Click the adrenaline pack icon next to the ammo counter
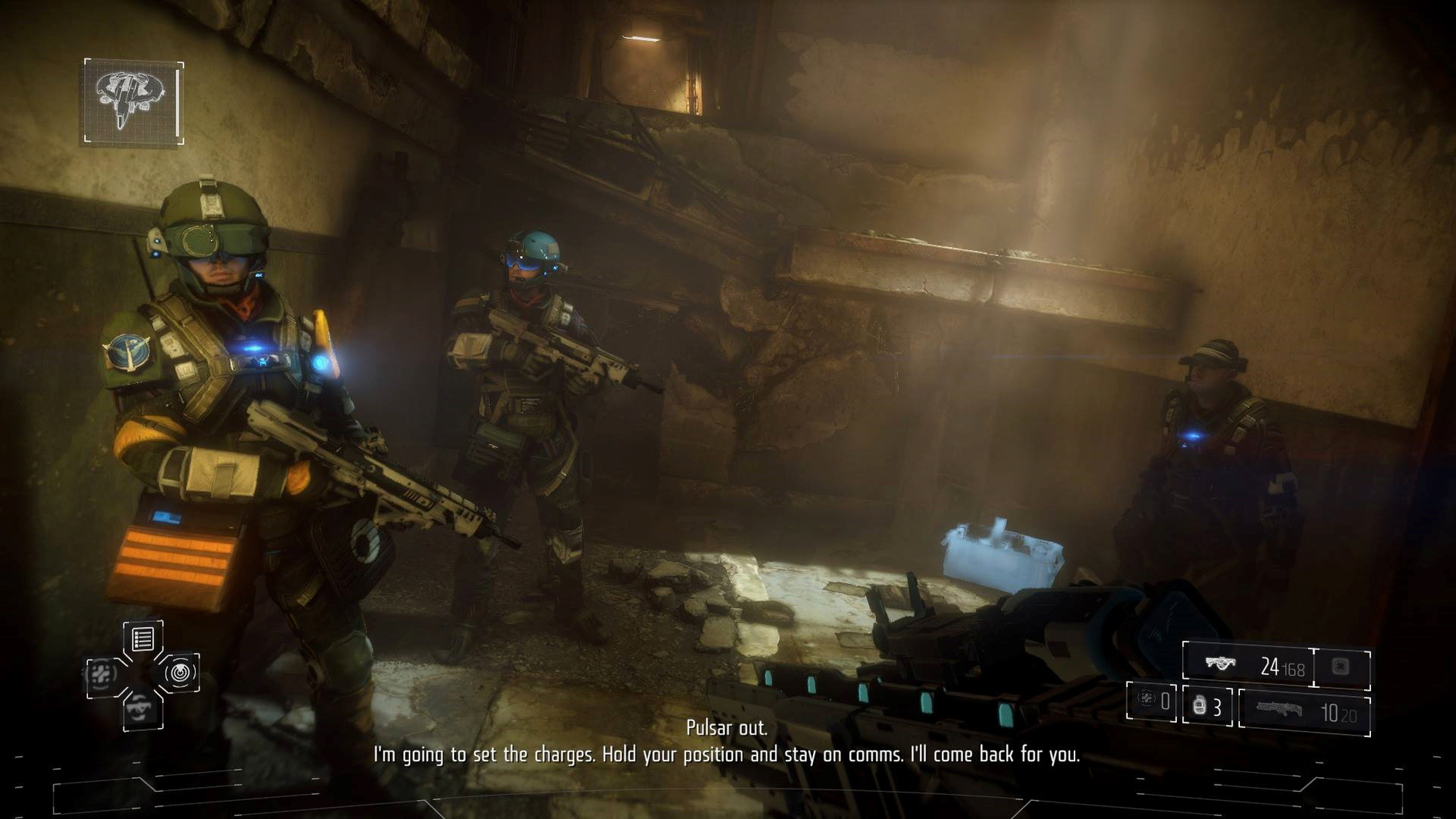 point(1340,665)
